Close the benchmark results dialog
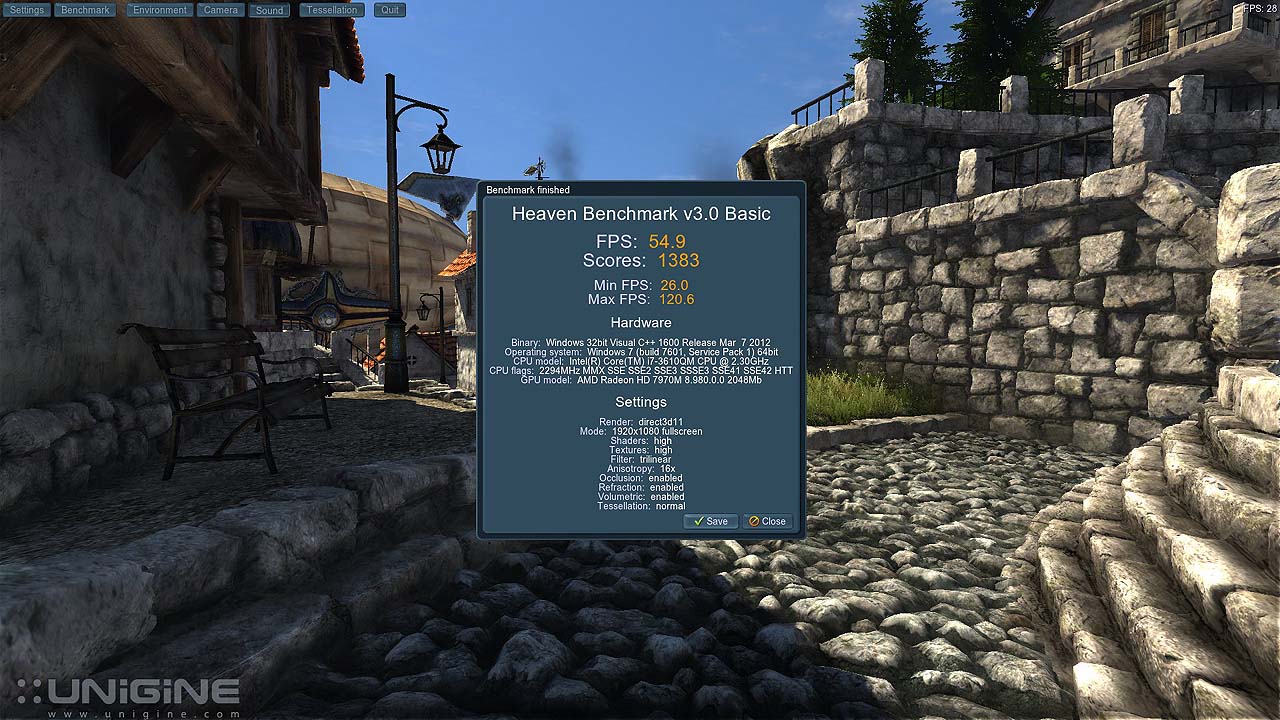This screenshot has width=1280, height=720. [768, 521]
